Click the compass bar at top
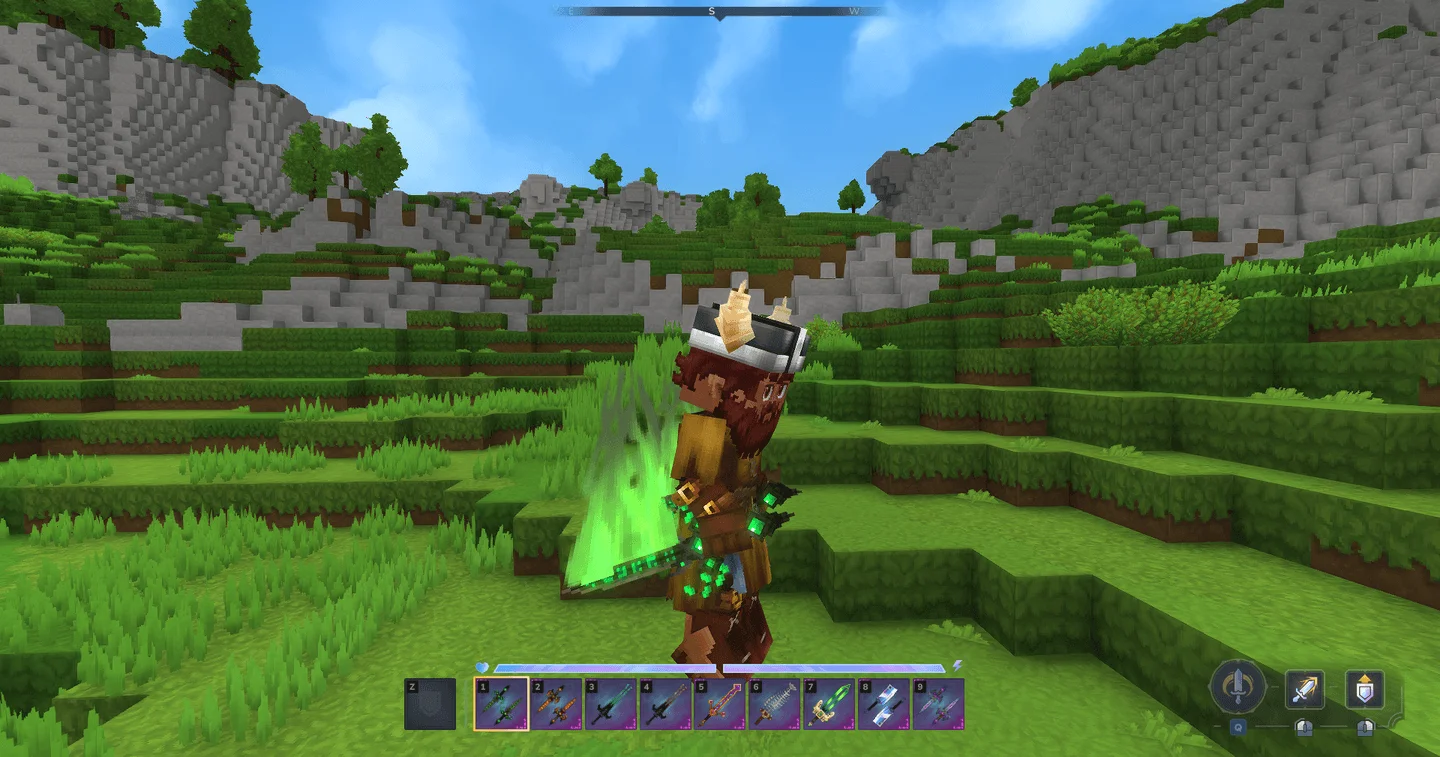1440x757 pixels. [718, 12]
